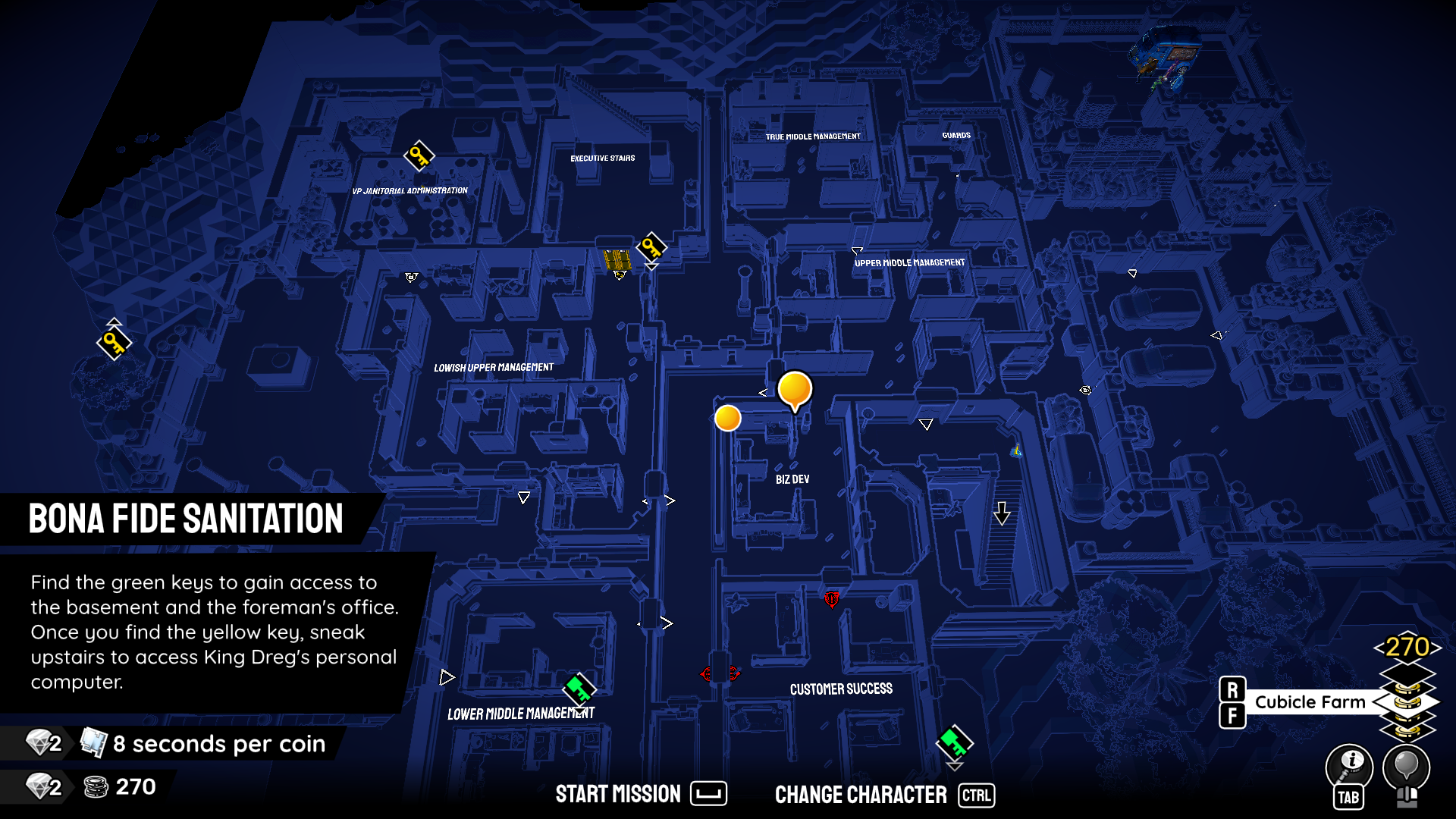Click the Start Mission button

pos(618,794)
